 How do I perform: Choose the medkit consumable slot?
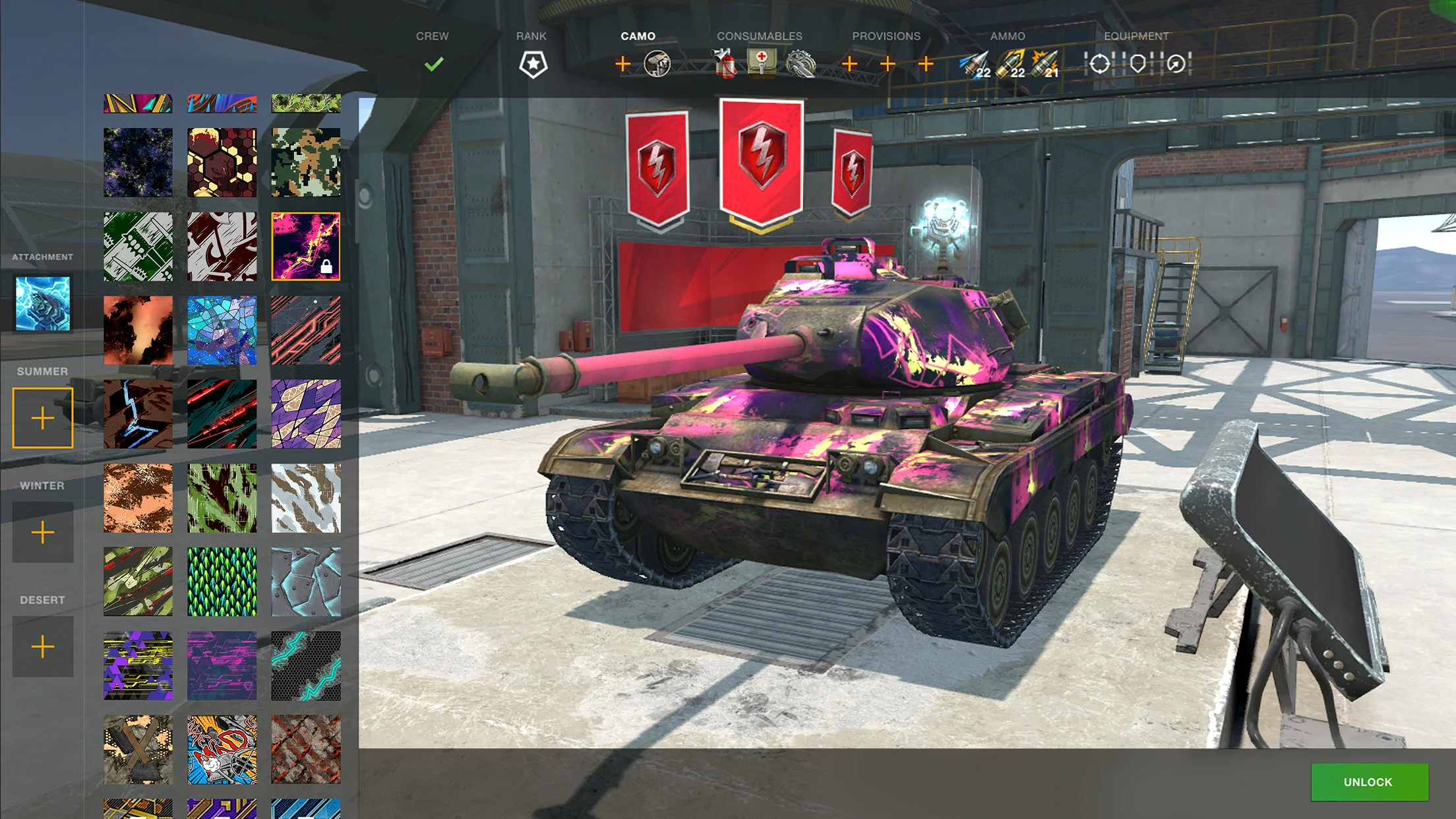click(762, 63)
